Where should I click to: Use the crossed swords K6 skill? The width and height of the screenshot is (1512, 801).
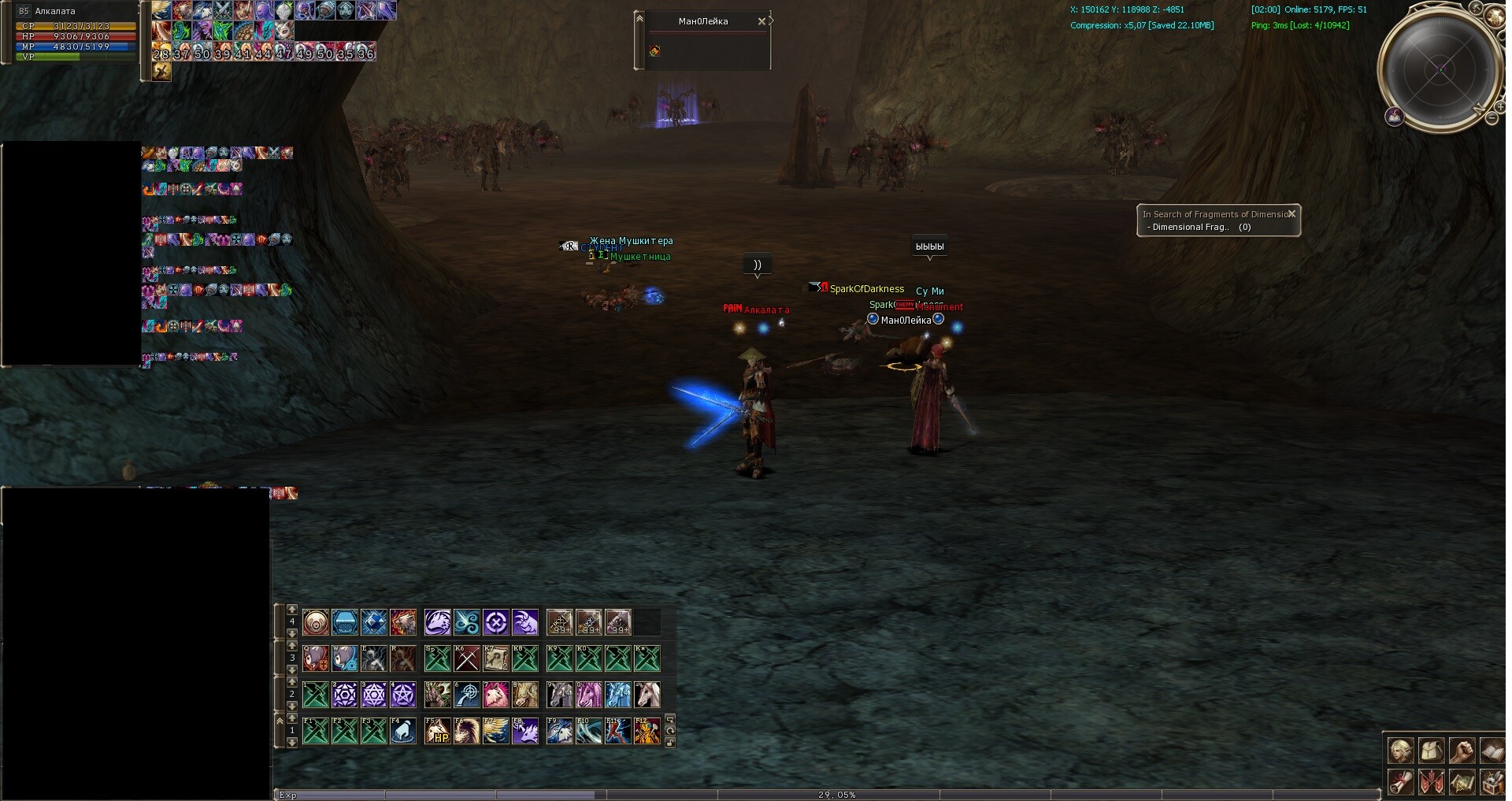(x=467, y=658)
